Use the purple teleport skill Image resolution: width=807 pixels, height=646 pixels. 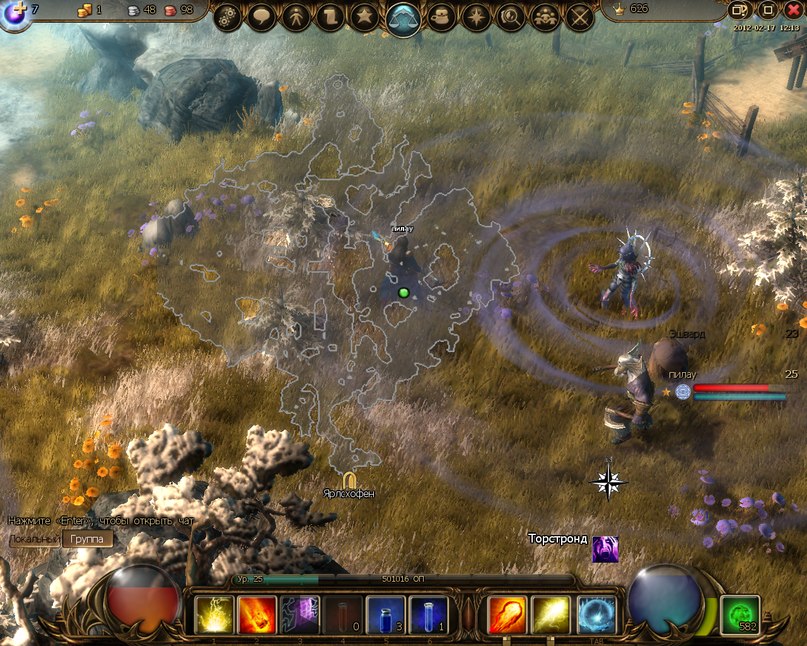point(300,614)
